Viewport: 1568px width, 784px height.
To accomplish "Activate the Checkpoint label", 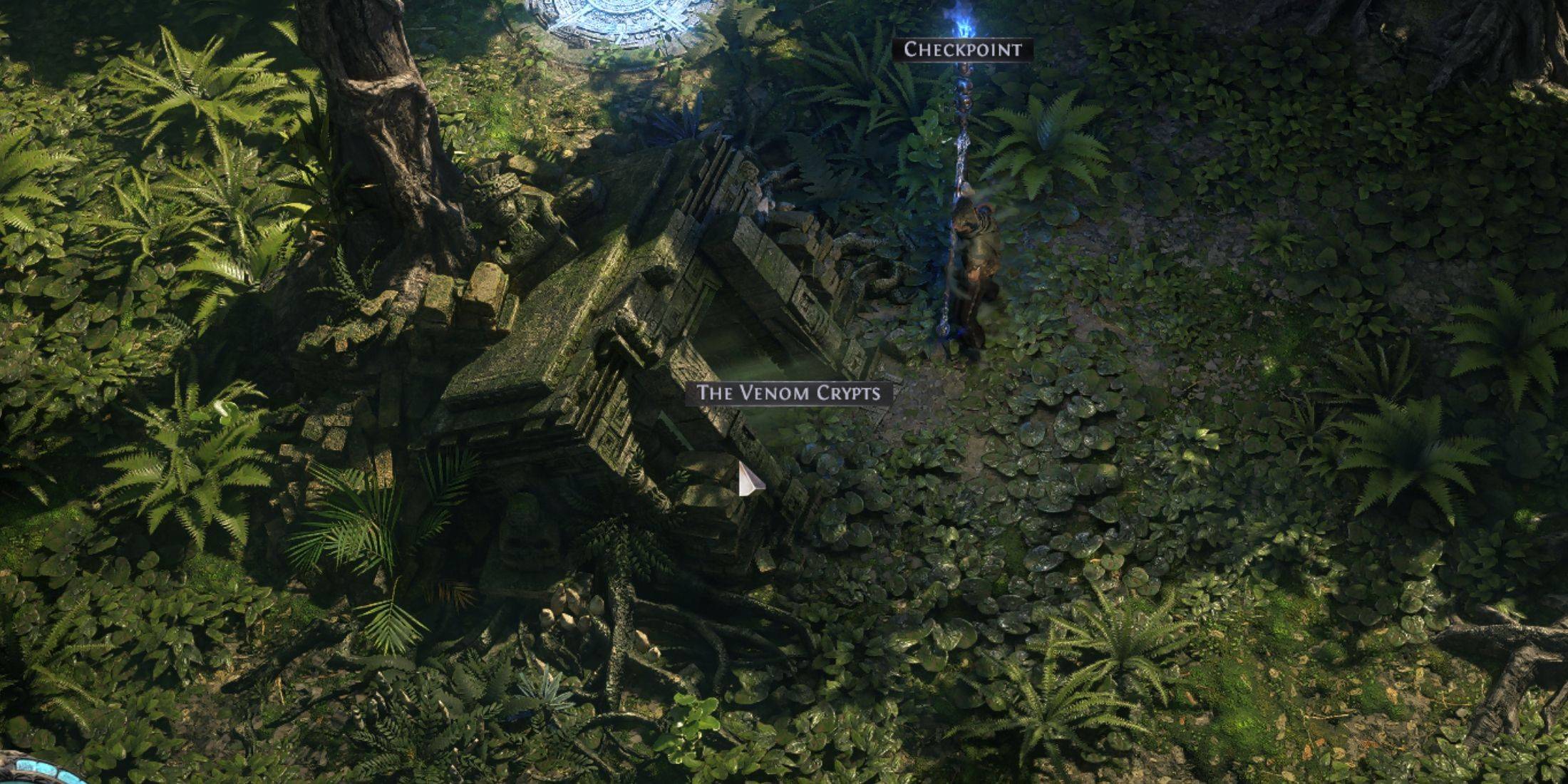I will (962, 50).
